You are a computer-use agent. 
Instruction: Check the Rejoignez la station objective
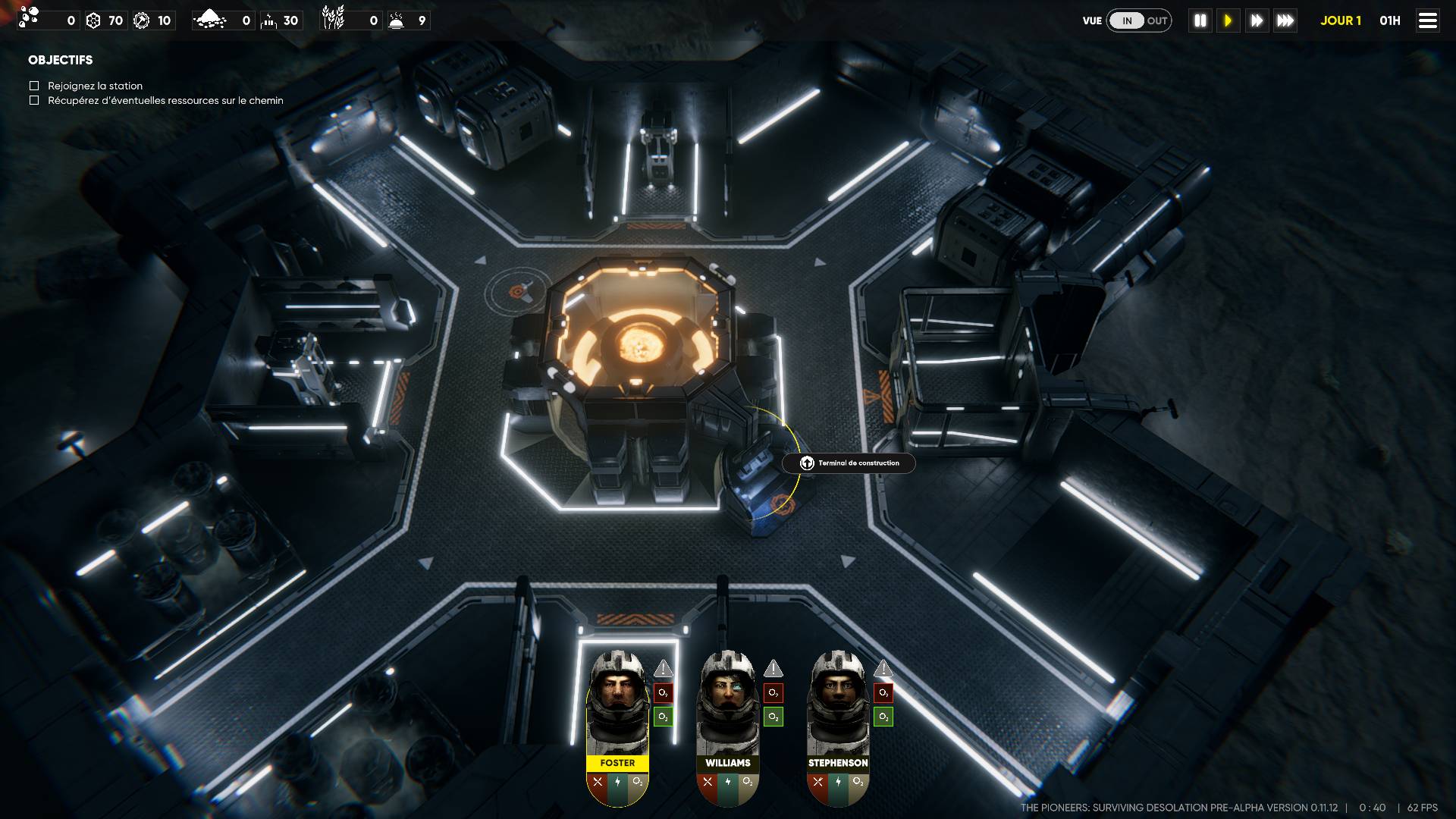click(34, 86)
